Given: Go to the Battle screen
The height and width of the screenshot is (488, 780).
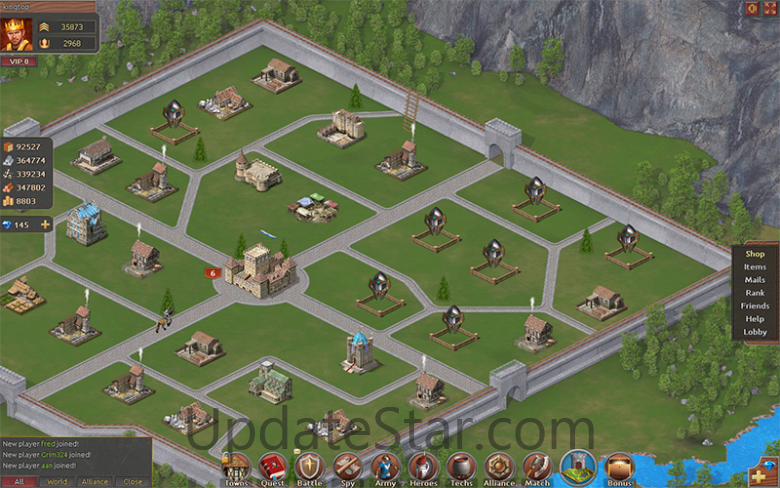Looking at the screenshot, I should coord(310,467).
